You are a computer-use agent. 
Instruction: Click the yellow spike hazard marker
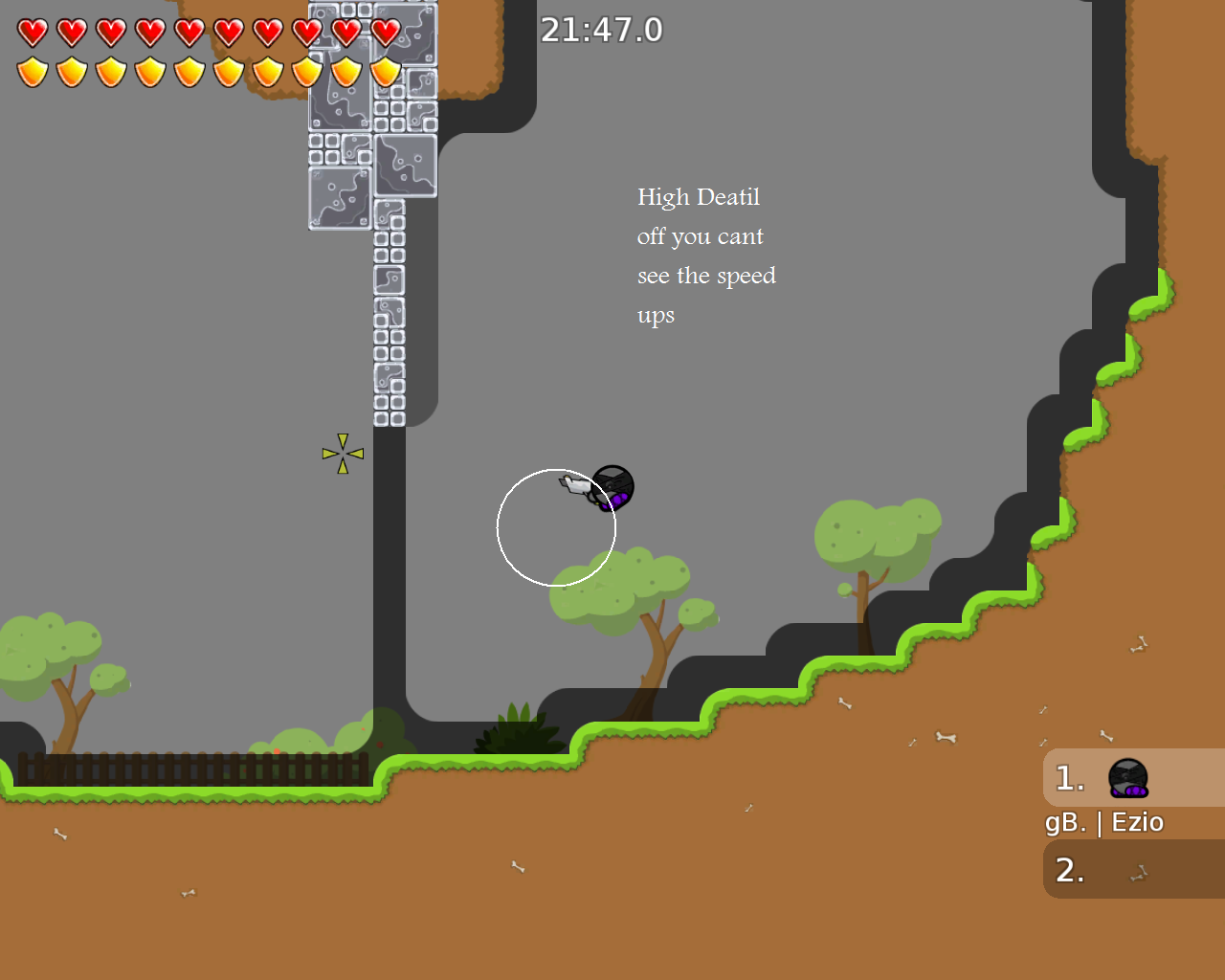pos(343,452)
